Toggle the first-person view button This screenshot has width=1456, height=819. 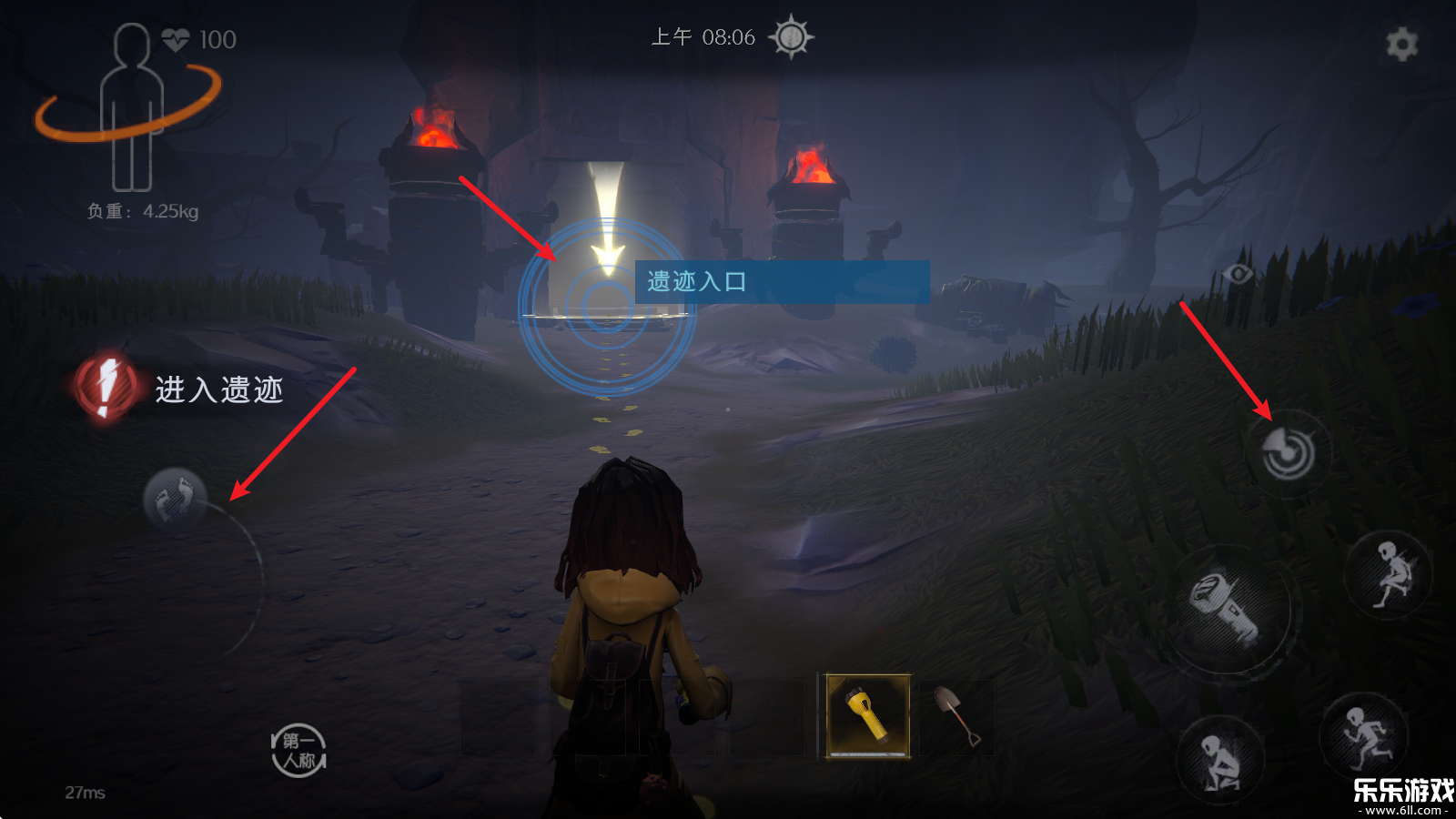tap(298, 751)
